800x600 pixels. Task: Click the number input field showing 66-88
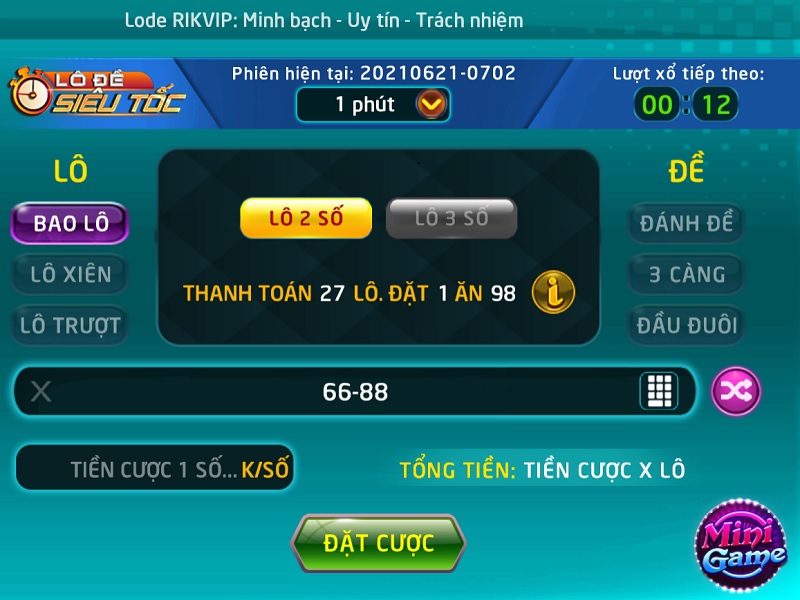tap(355, 392)
